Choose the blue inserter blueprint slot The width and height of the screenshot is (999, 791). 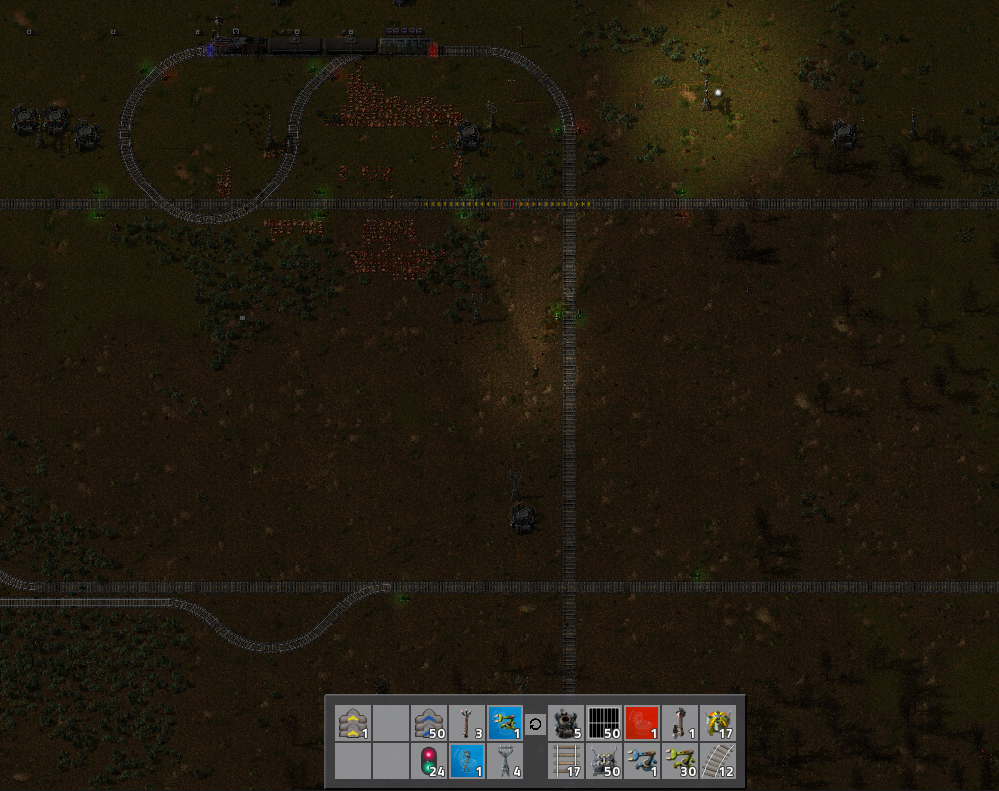505,723
